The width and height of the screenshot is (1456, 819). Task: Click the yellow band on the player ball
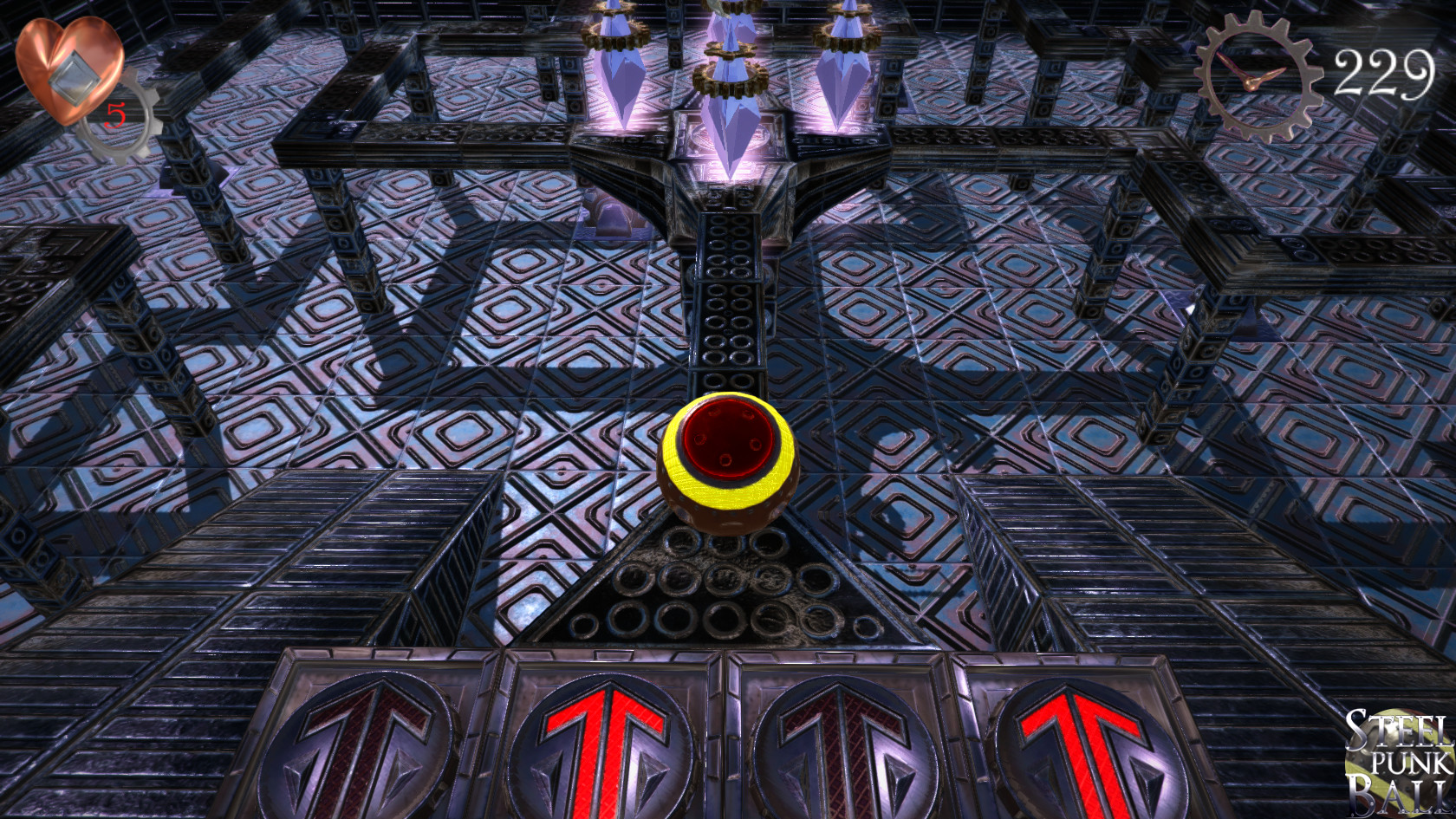tap(728, 498)
